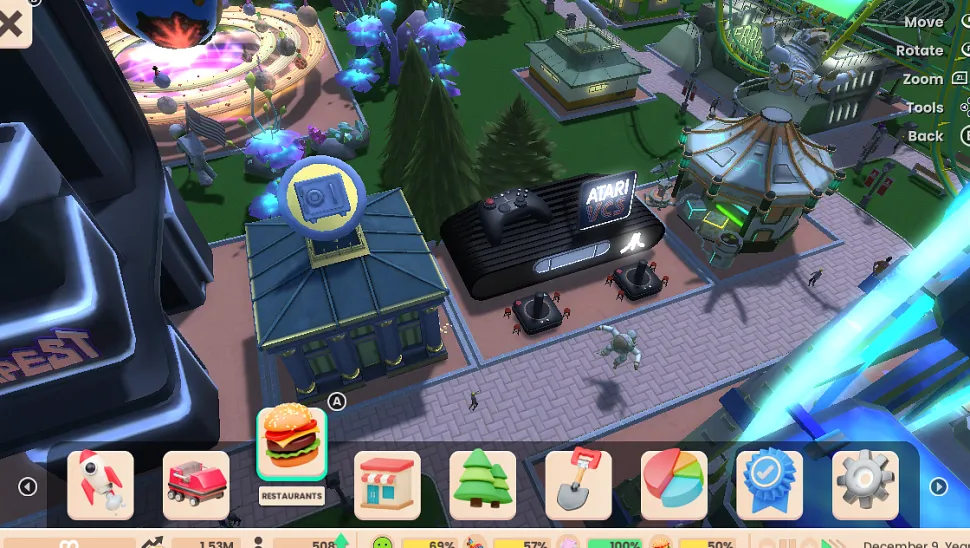Image resolution: width=970 pixels, height=548 pixels.
Task: Show the pie chart statistics panel
Action: click(x=674, y=485)
